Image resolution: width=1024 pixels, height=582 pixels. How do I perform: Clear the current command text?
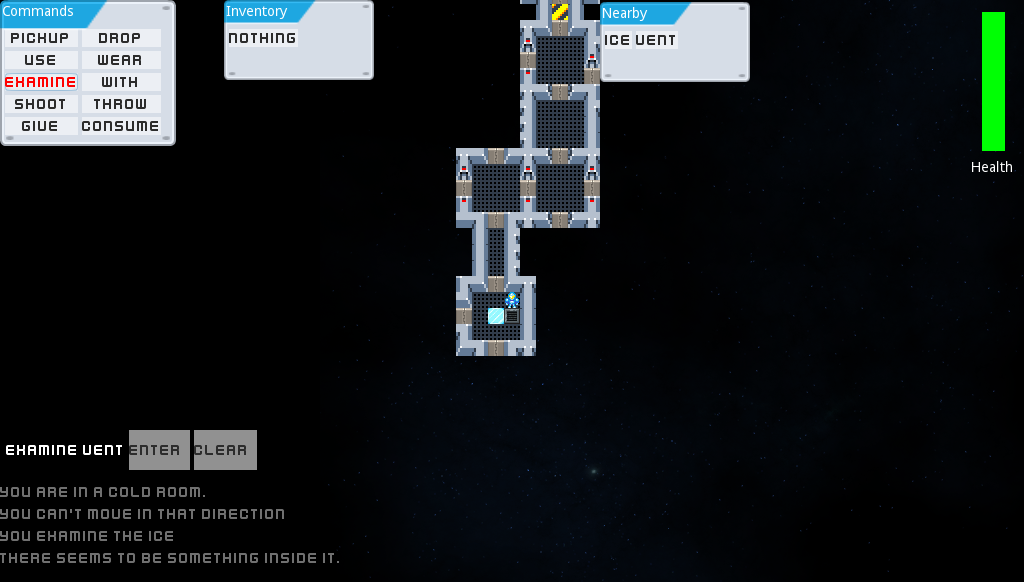point(225,450)
